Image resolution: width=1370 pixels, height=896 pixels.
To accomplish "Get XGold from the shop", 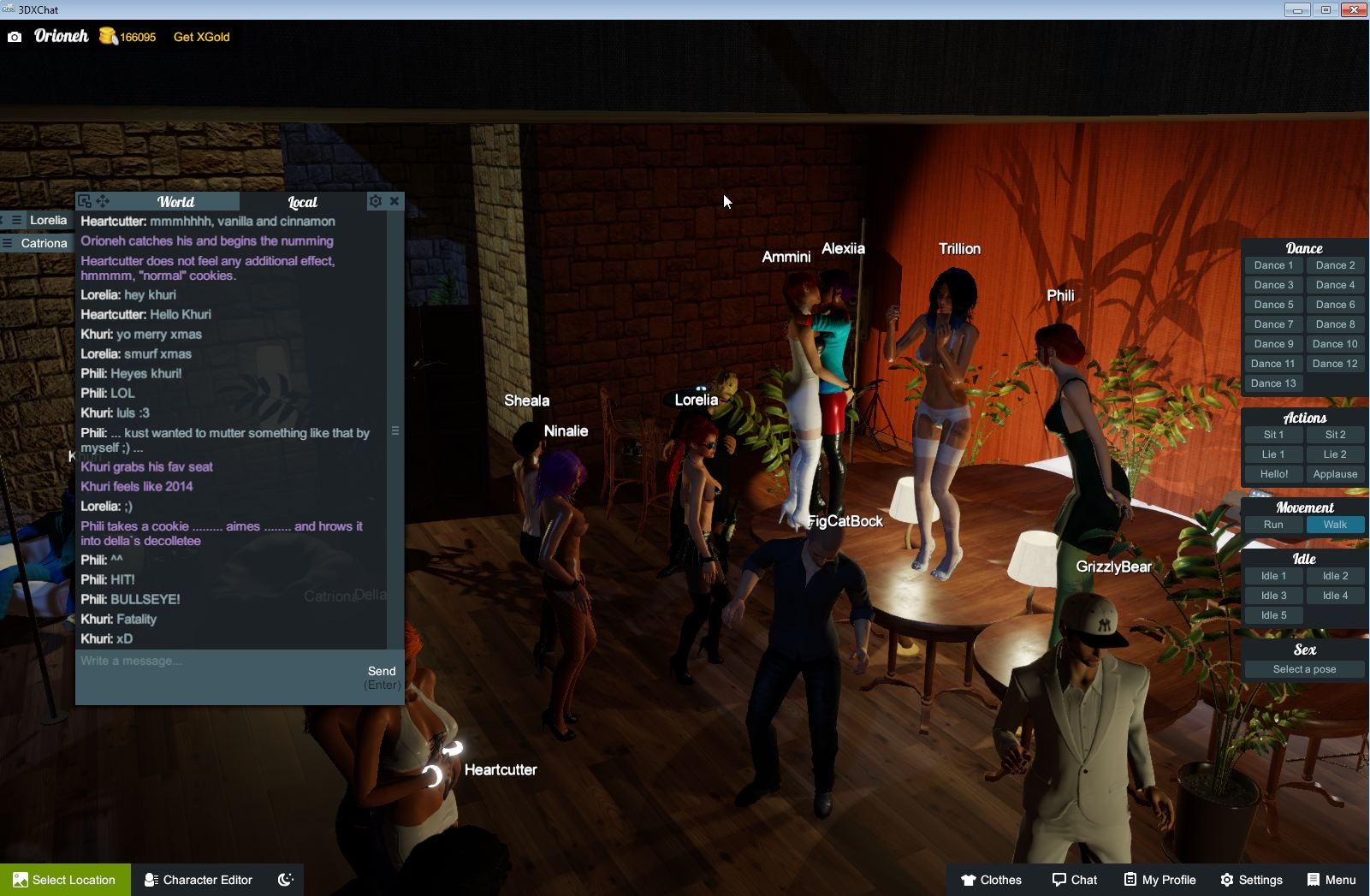I will click(201, 37).
